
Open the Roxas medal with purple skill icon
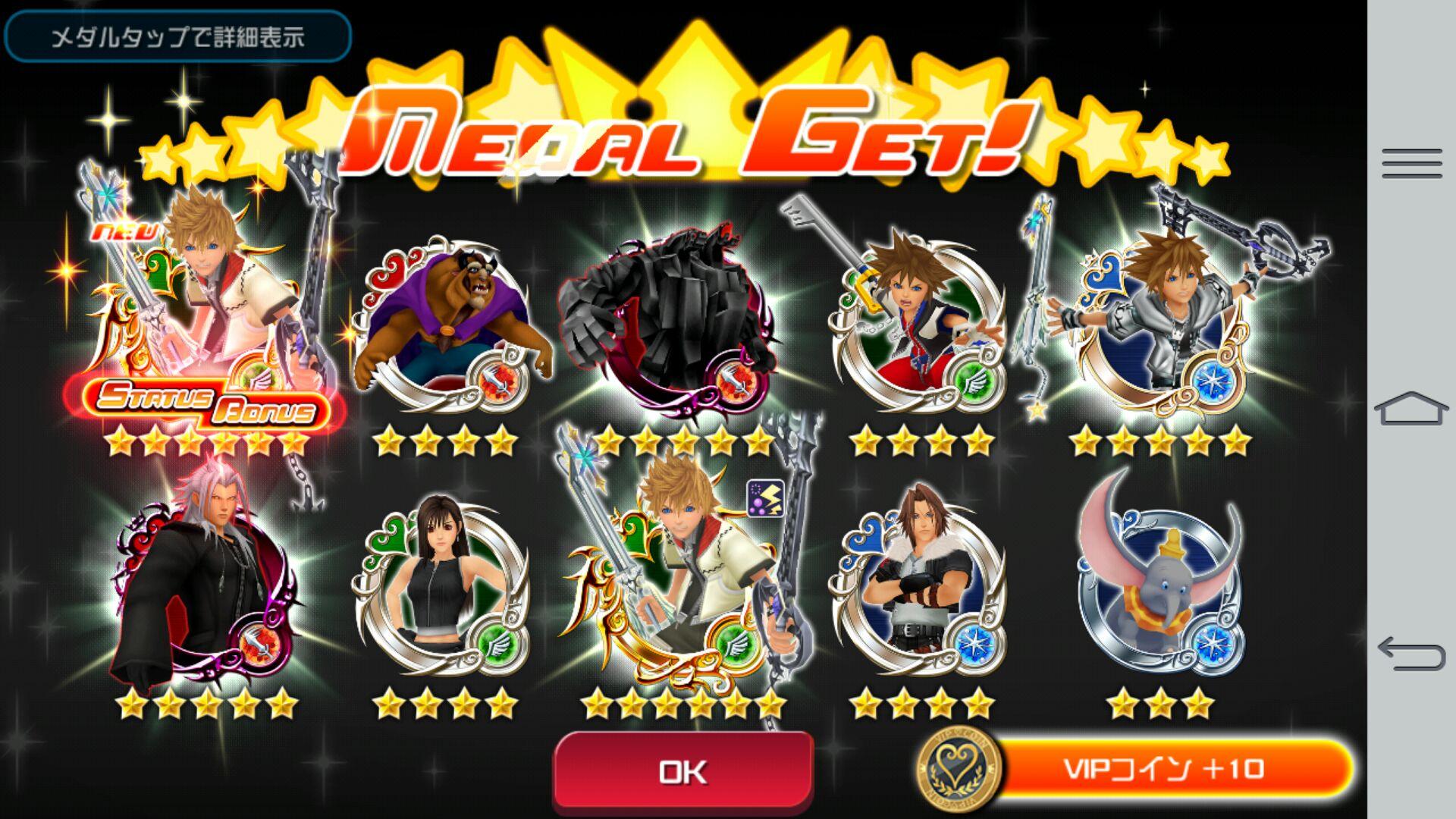coord(682,584)
